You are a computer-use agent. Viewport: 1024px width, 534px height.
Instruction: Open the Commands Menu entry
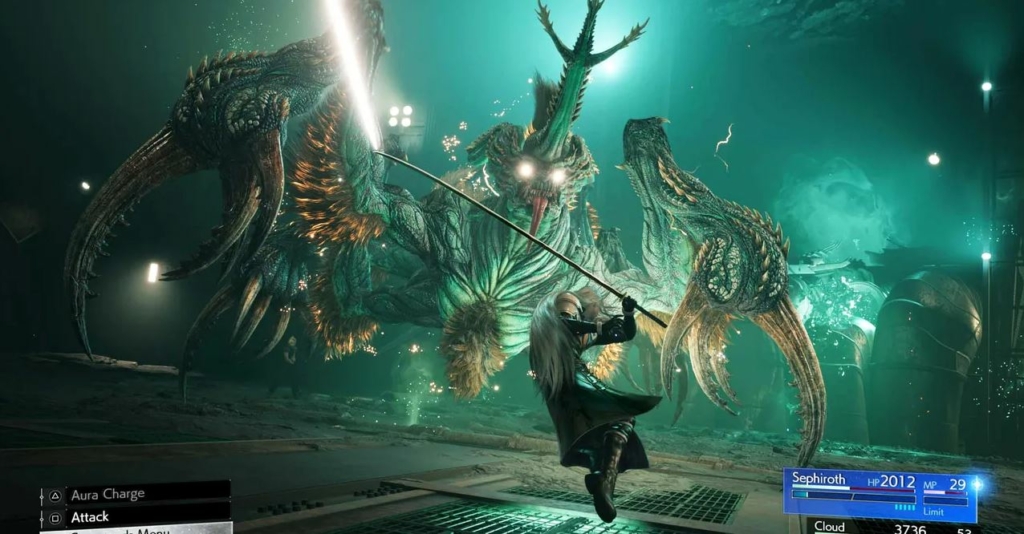[134, 529]
